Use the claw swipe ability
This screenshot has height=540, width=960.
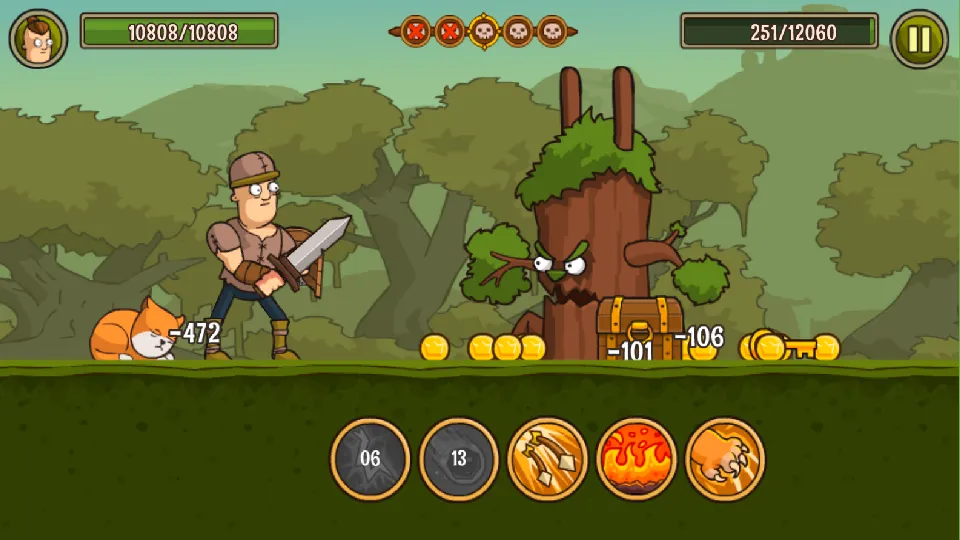725,459
